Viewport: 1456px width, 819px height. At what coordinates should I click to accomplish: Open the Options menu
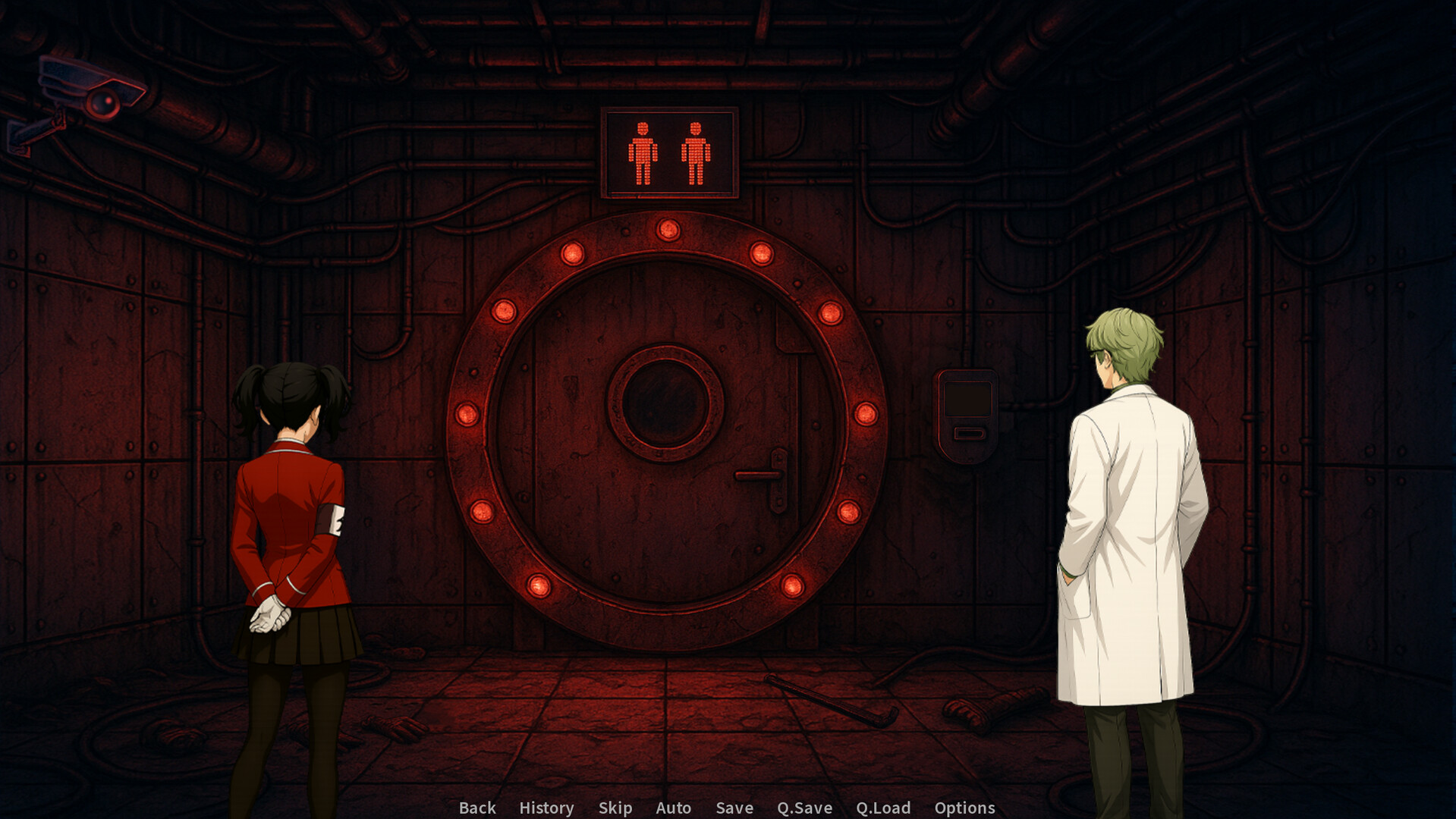tap(964, 808)
